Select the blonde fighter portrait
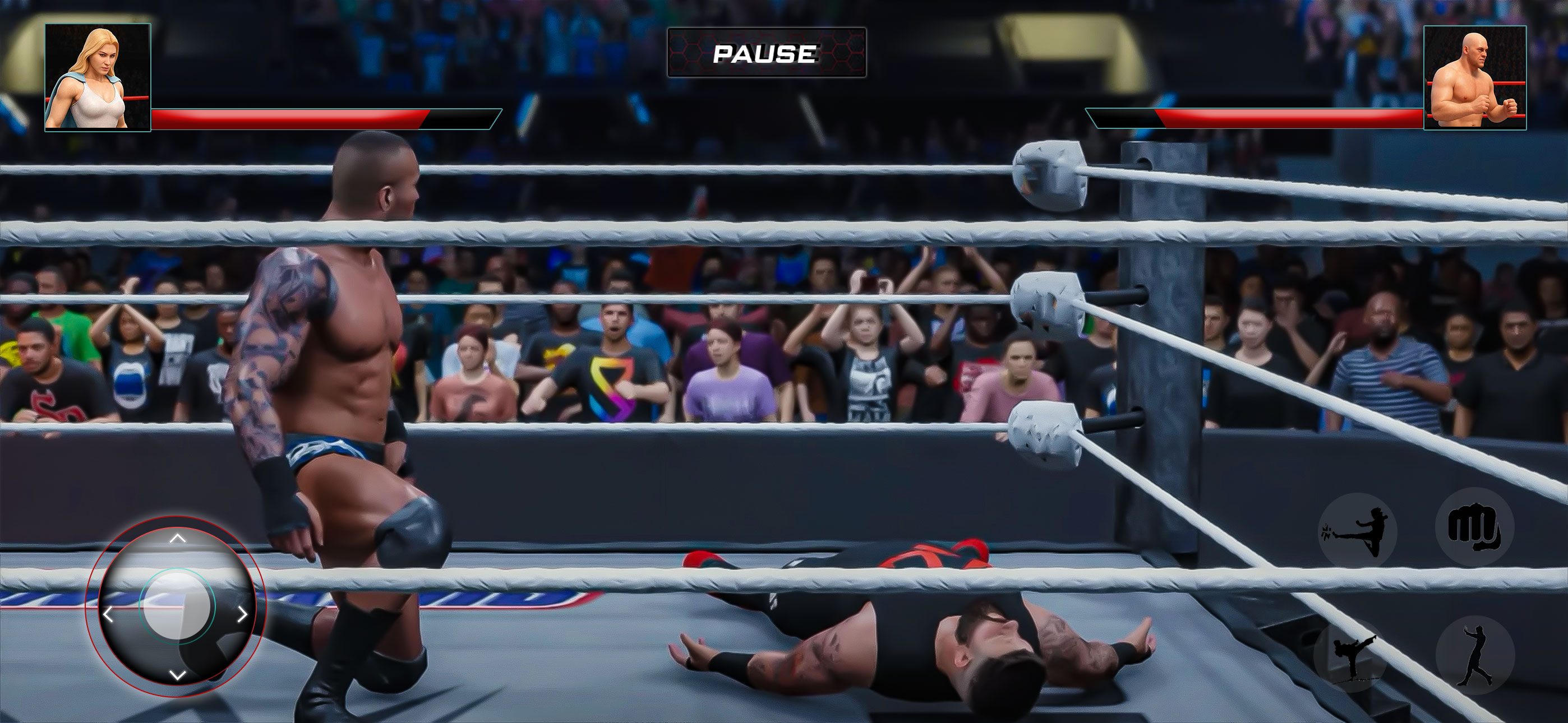This screenshot has height=723, width=1568. pos(98,77)
